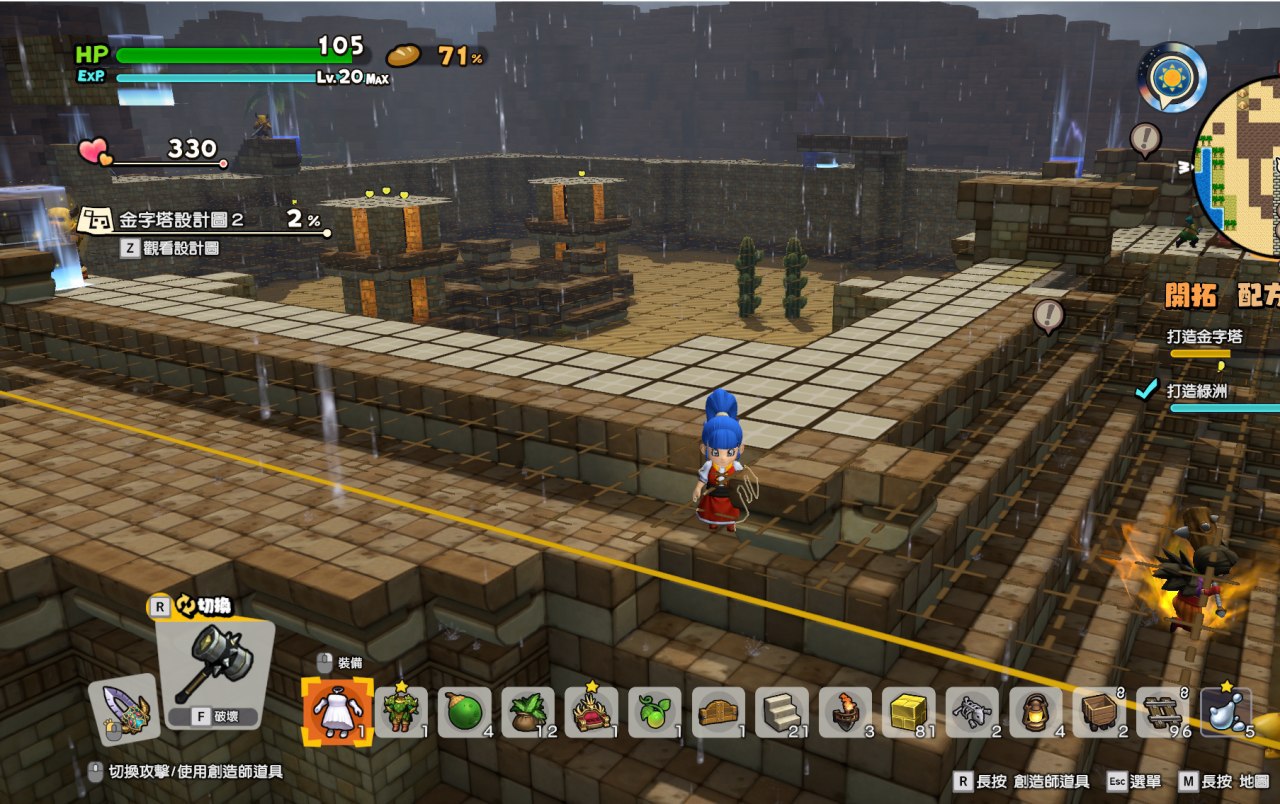Select the white dress equipment slot

pyautogui.click(x=338, y=712)
